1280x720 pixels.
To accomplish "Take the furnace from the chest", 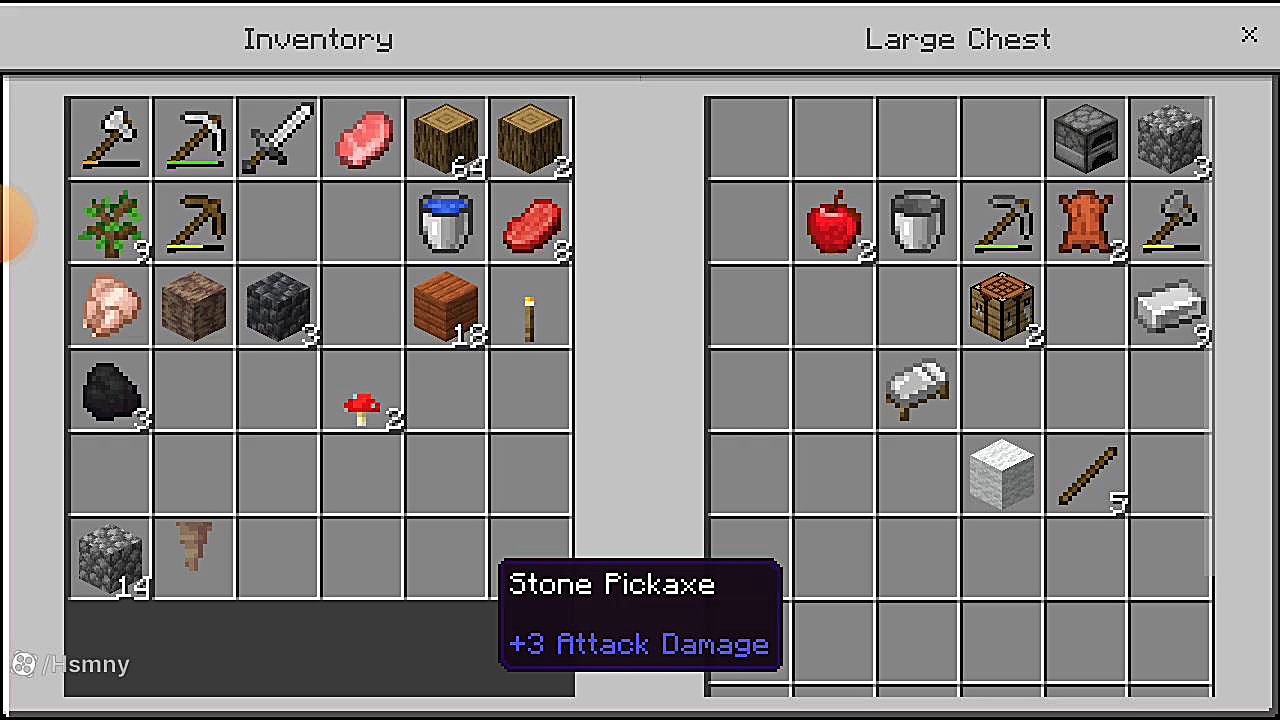I will (x=1085, y=138).
